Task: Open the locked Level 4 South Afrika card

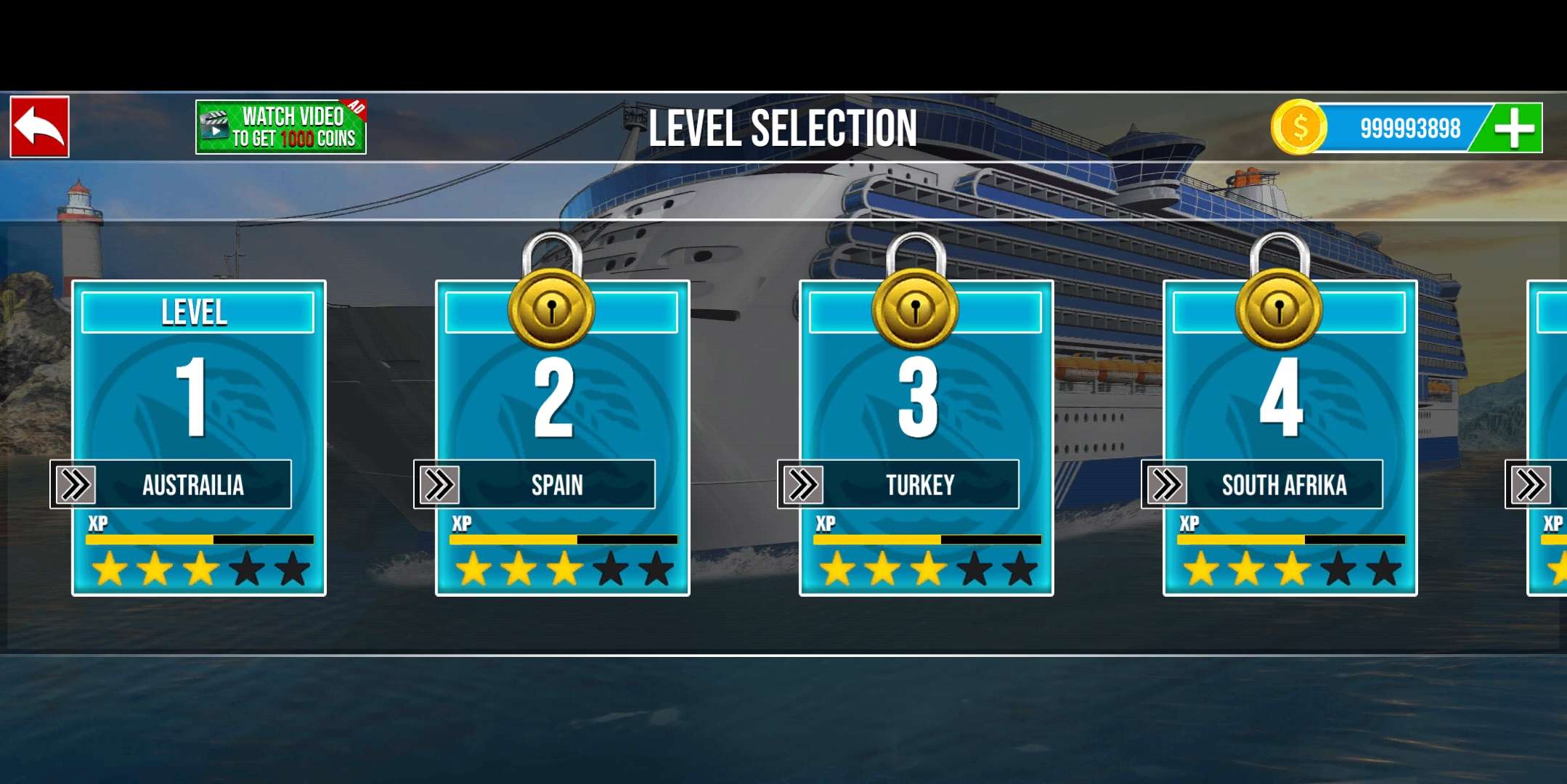Action: point(1290,438)
